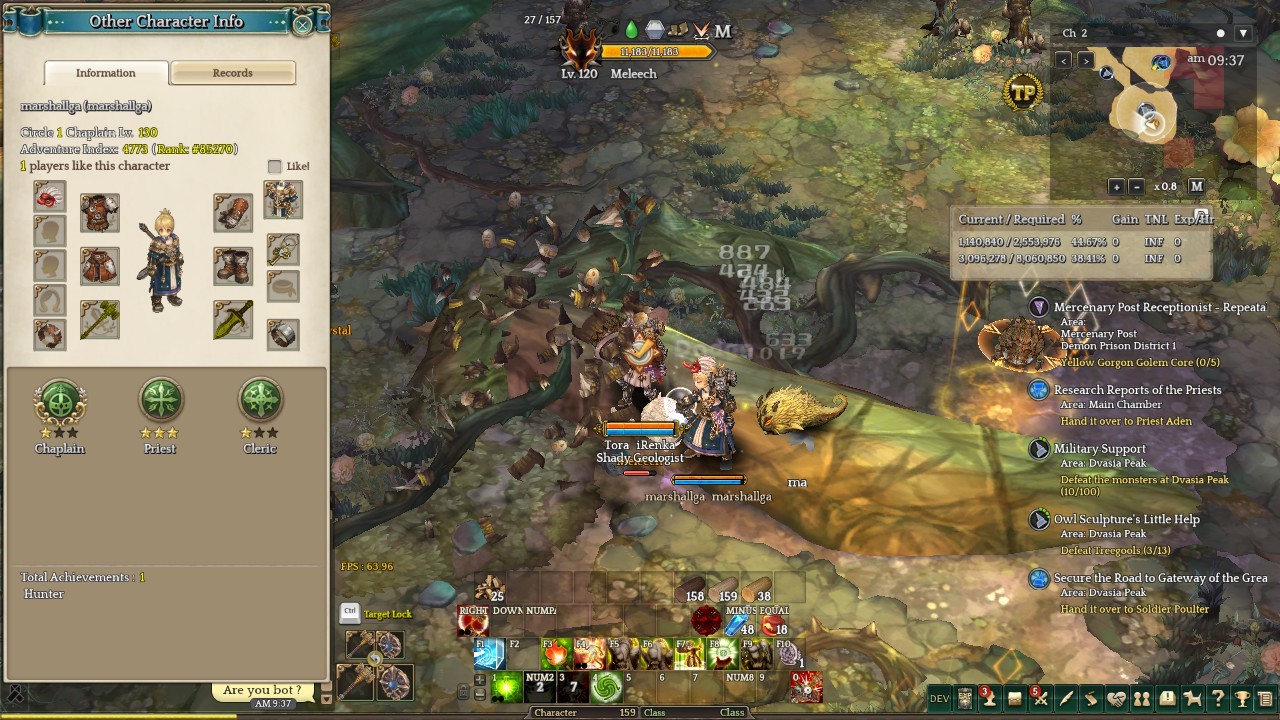Screen dimensions: 1280x720
Task: Open the channel dropdown arrow
Action: [1243, 33]
